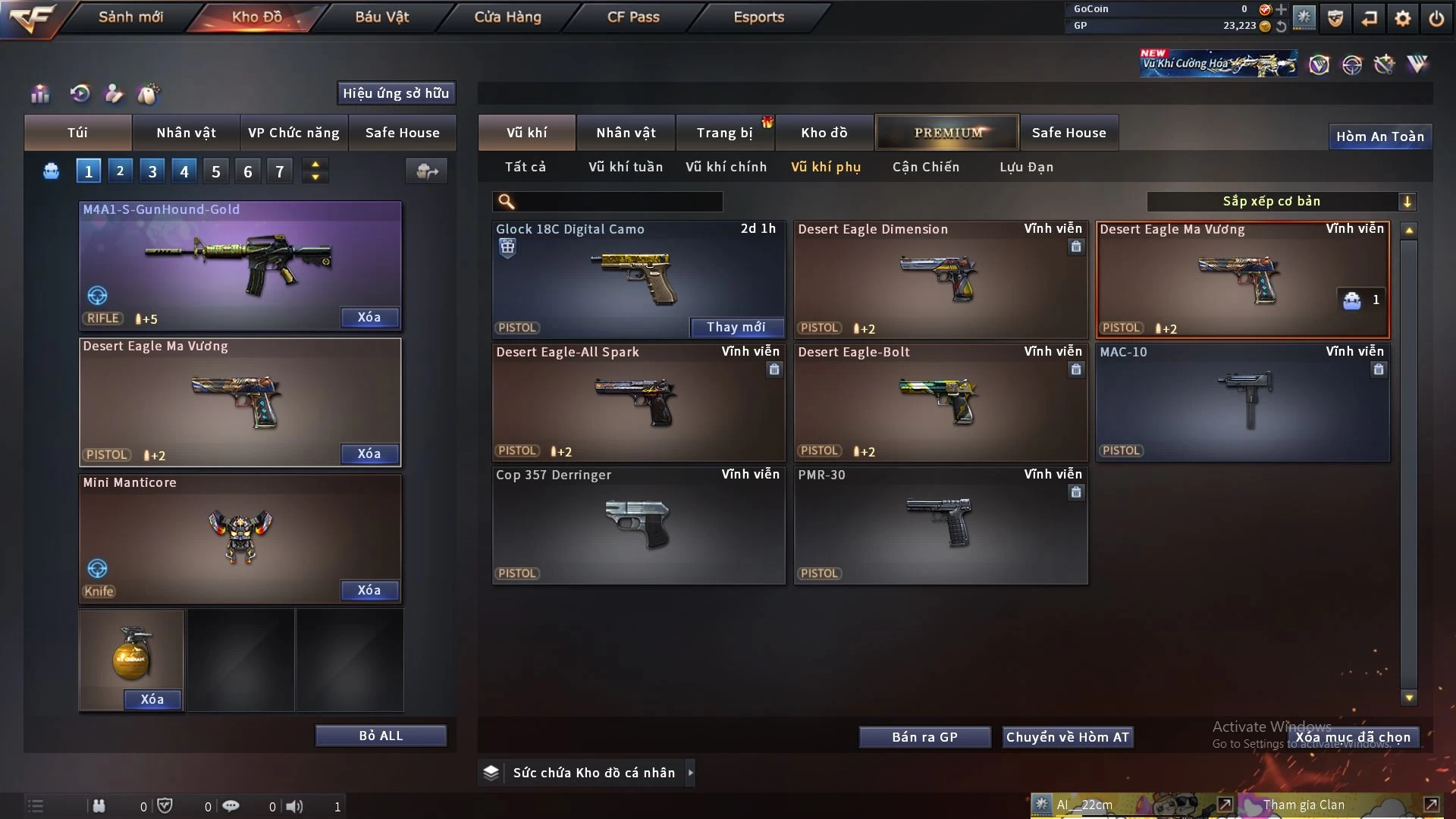Select bag preset number 3

pyautogui.click(x=152, y=171)
